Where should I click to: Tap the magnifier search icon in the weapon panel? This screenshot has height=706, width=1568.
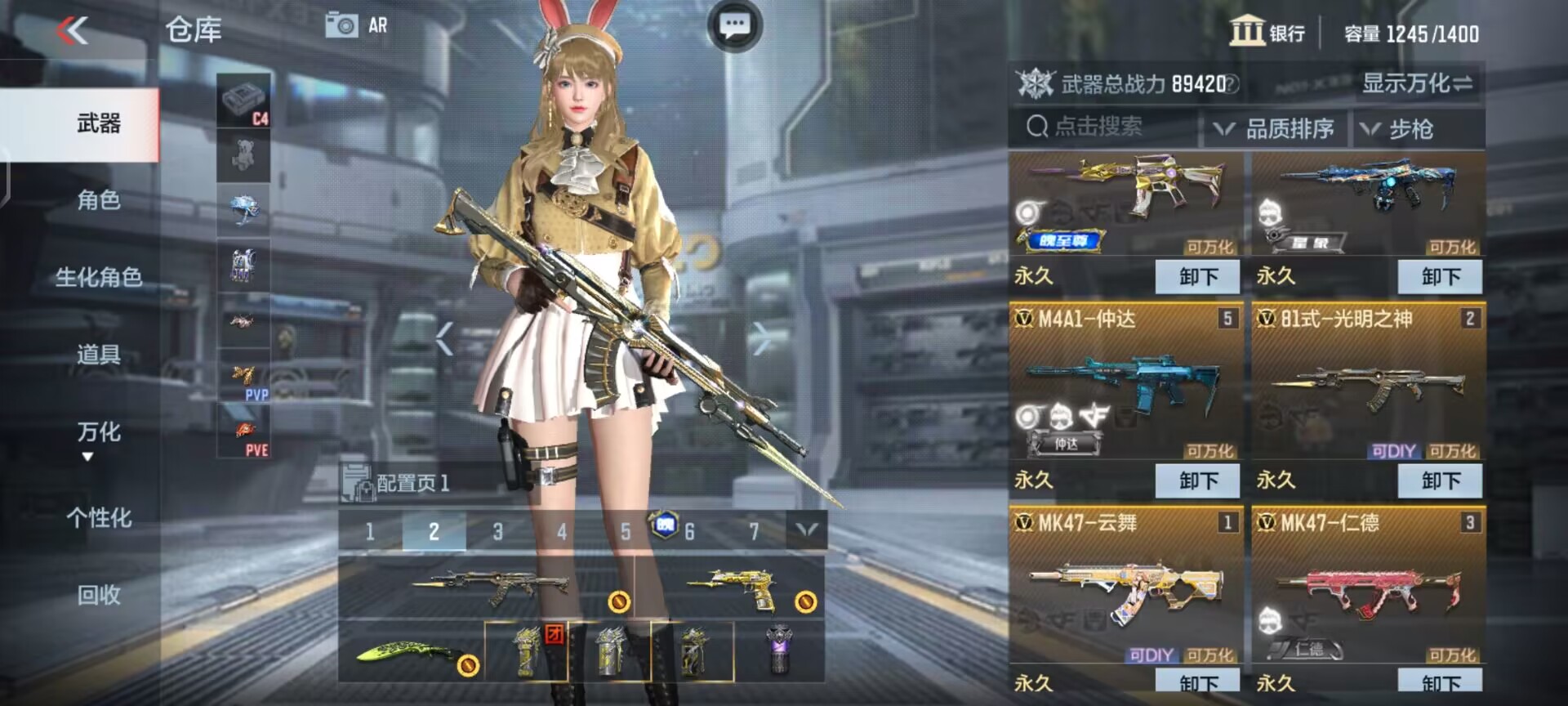pos(1037,127)
